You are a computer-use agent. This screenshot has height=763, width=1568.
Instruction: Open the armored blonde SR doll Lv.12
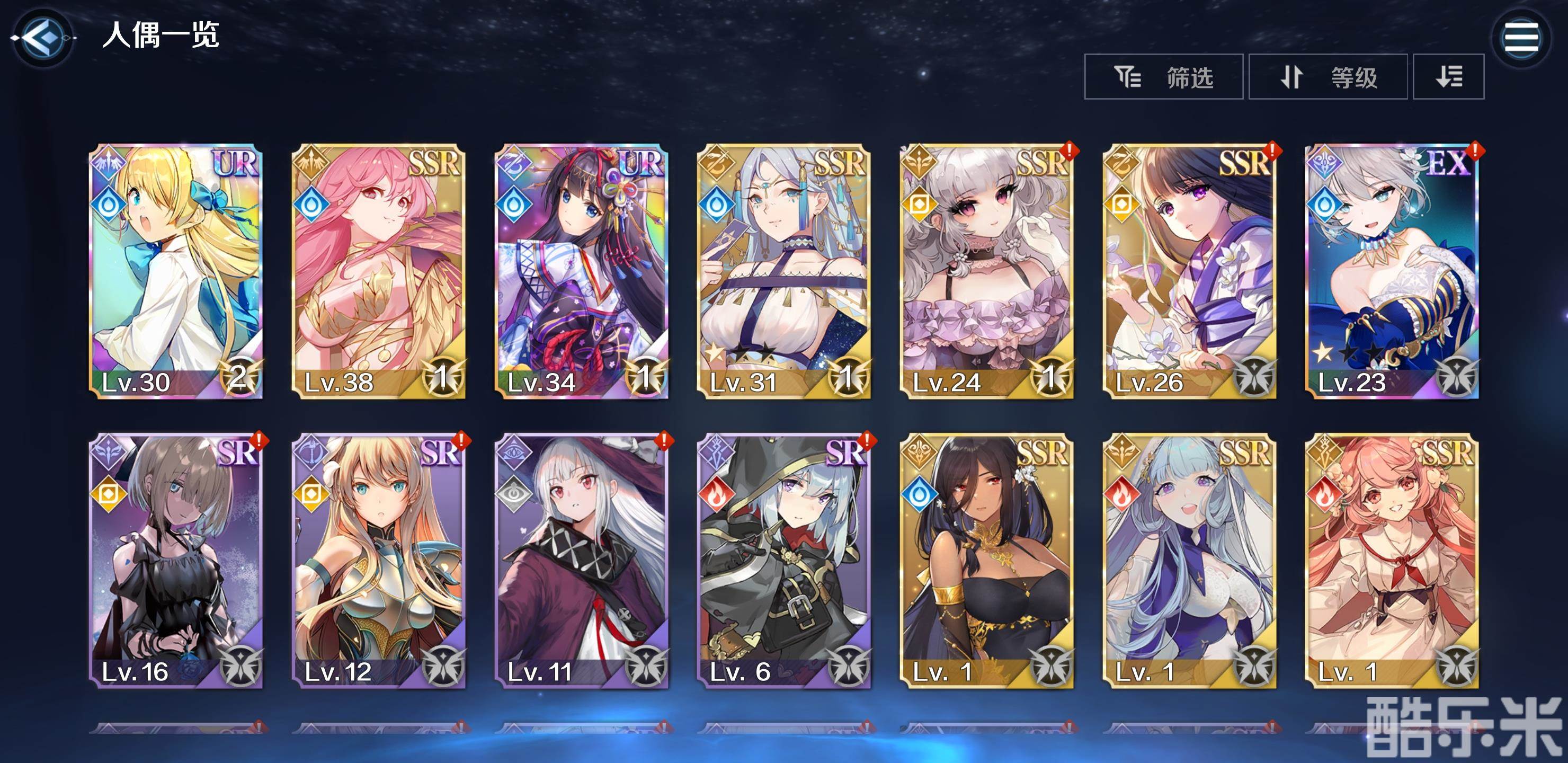coord(379,560)
